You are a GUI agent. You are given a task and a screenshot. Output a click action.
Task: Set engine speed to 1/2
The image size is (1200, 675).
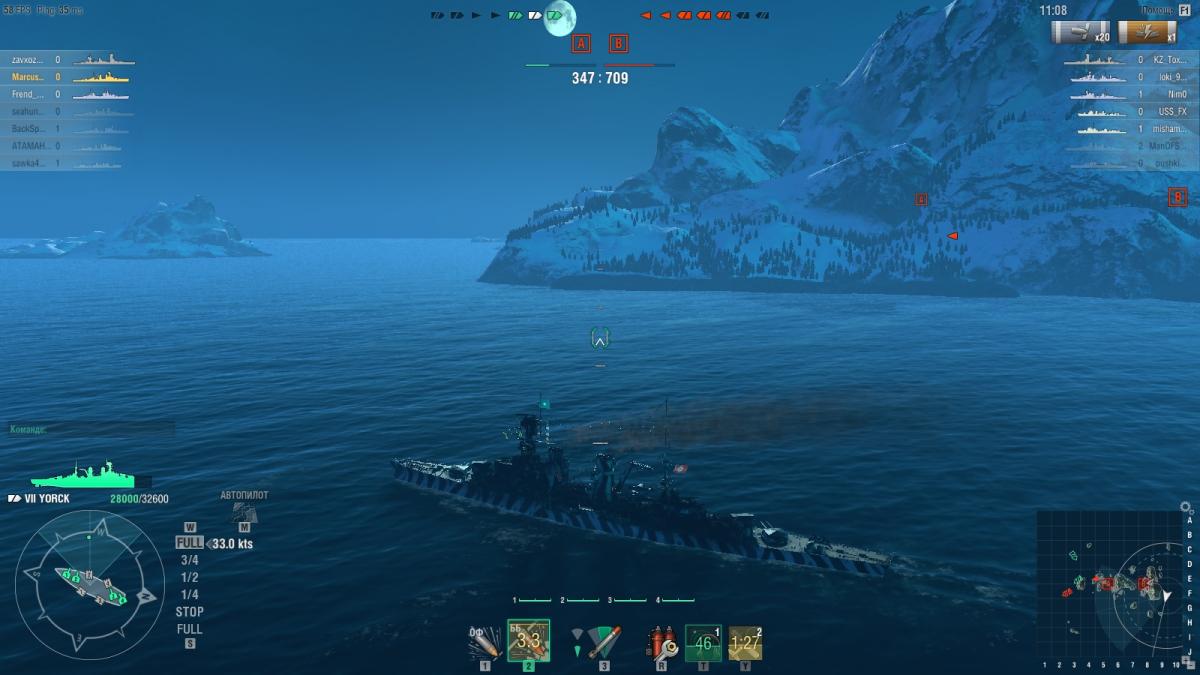189,577
